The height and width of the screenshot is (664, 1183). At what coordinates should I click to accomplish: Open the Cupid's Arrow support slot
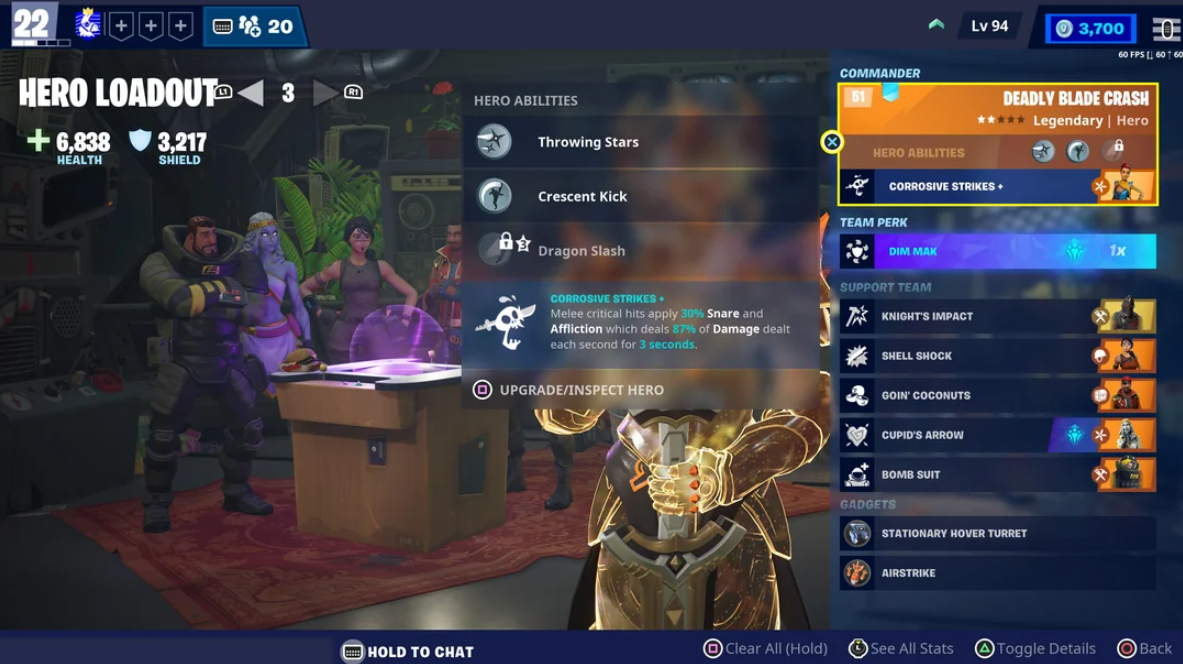point(998,435)
